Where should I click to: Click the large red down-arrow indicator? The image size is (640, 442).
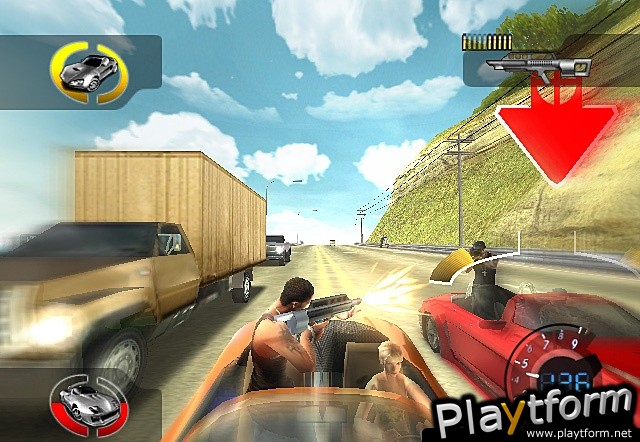(x=555, y=132)
